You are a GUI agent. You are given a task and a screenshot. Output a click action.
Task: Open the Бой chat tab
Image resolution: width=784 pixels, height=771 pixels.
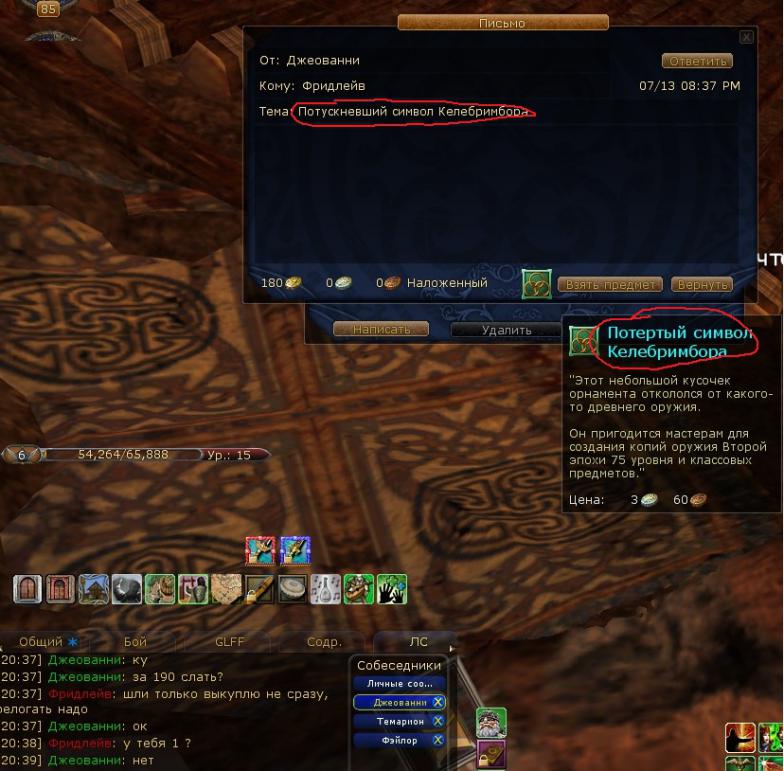coord(135,642)
